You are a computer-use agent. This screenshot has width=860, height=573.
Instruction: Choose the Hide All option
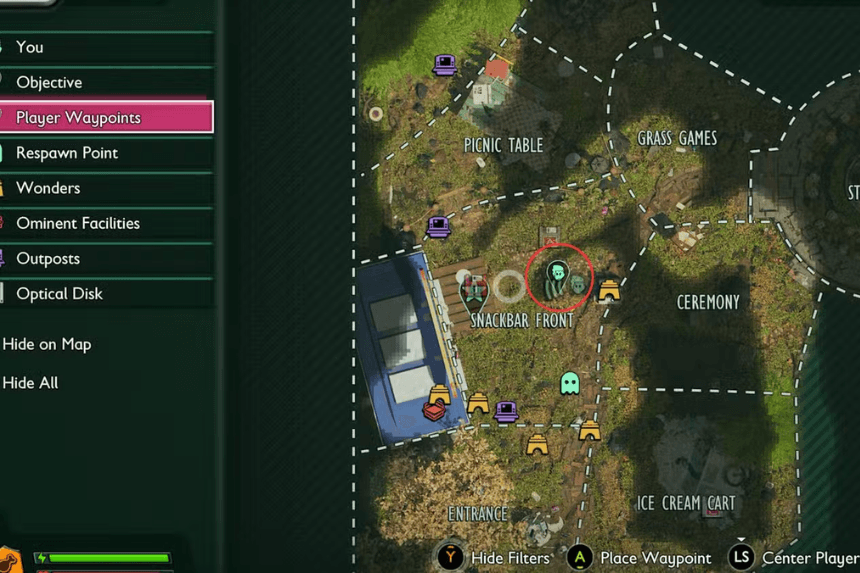pyautogui.click(x=30, y=383)
